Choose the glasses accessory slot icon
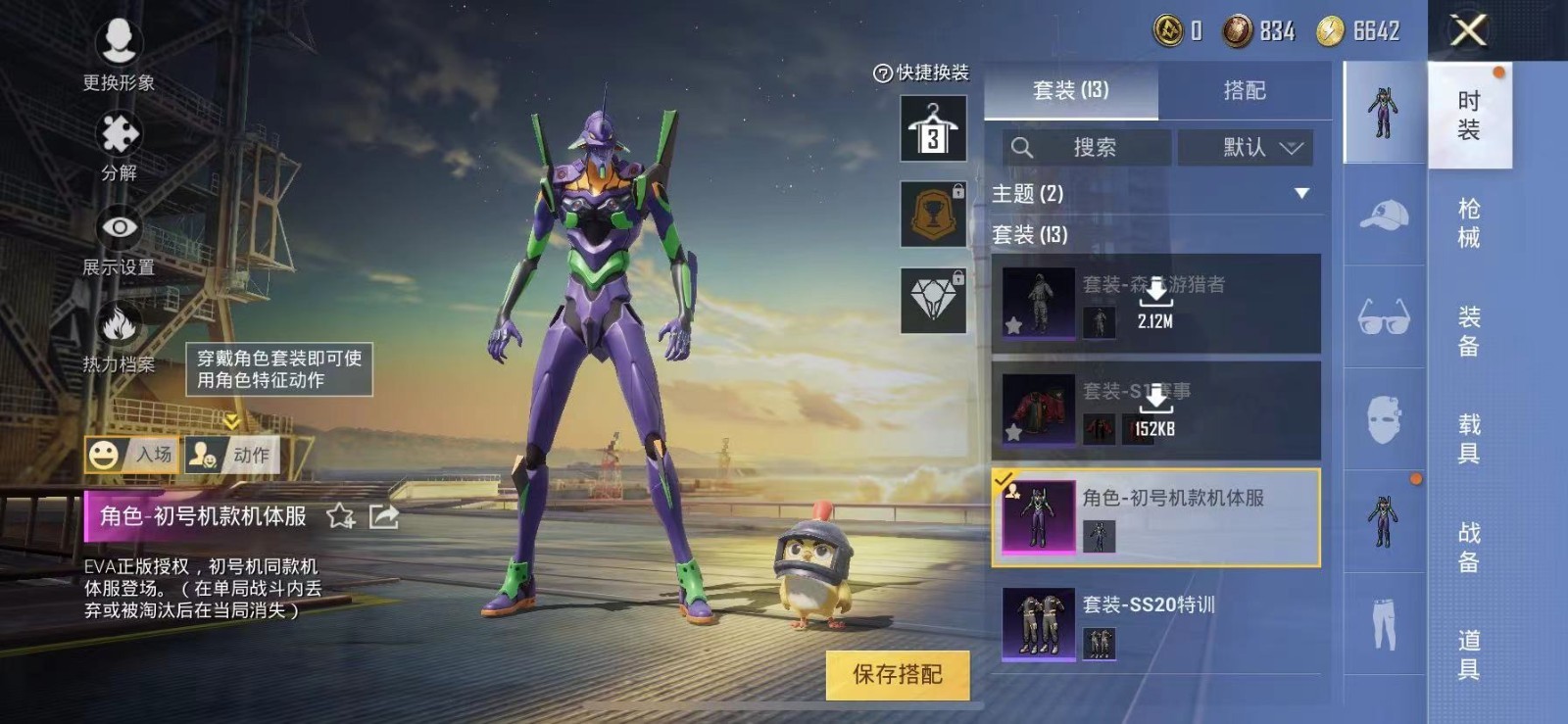The height and width of the screenshot is (724, 1568). 1384,318
